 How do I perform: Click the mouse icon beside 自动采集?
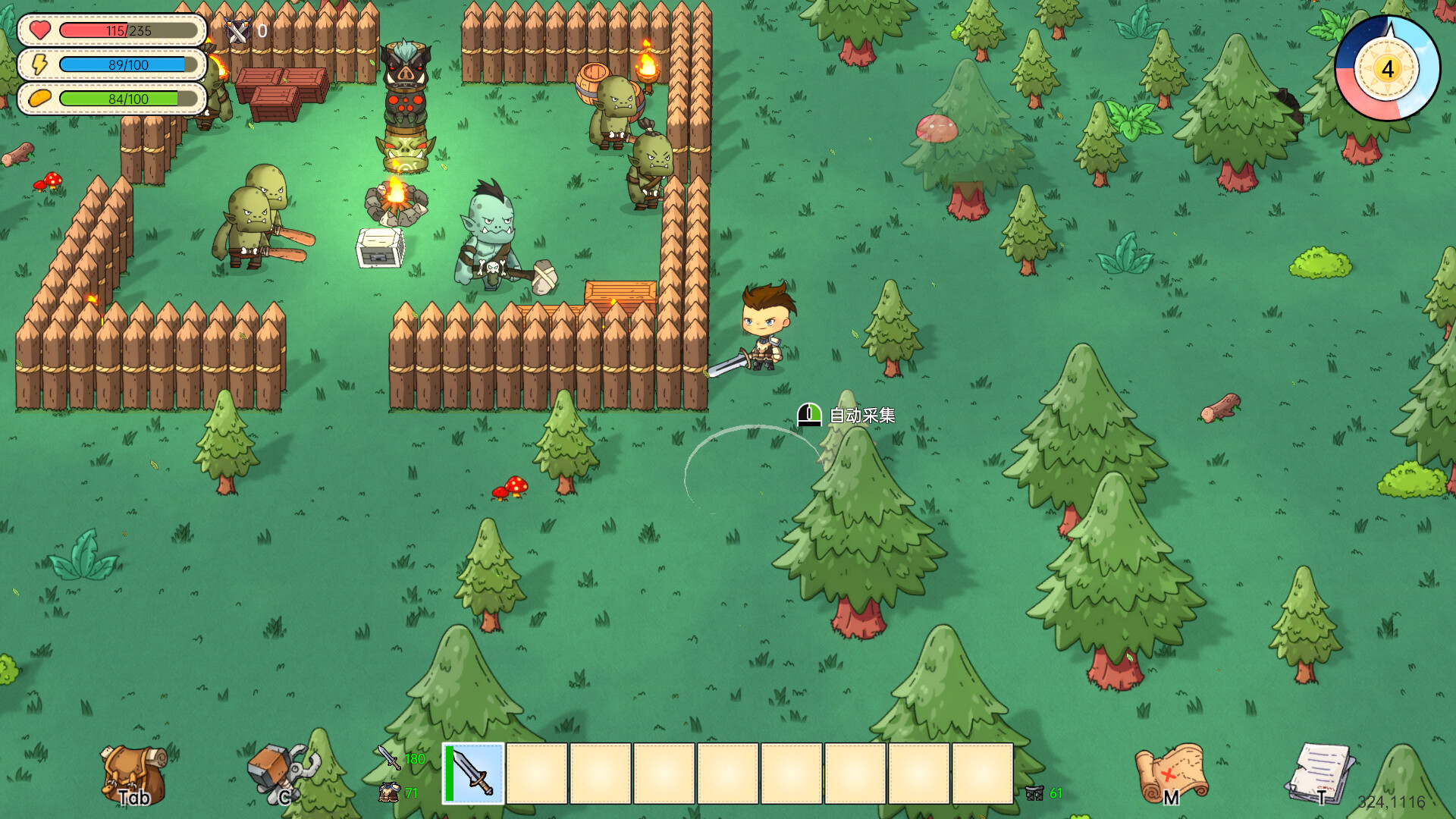808,415
